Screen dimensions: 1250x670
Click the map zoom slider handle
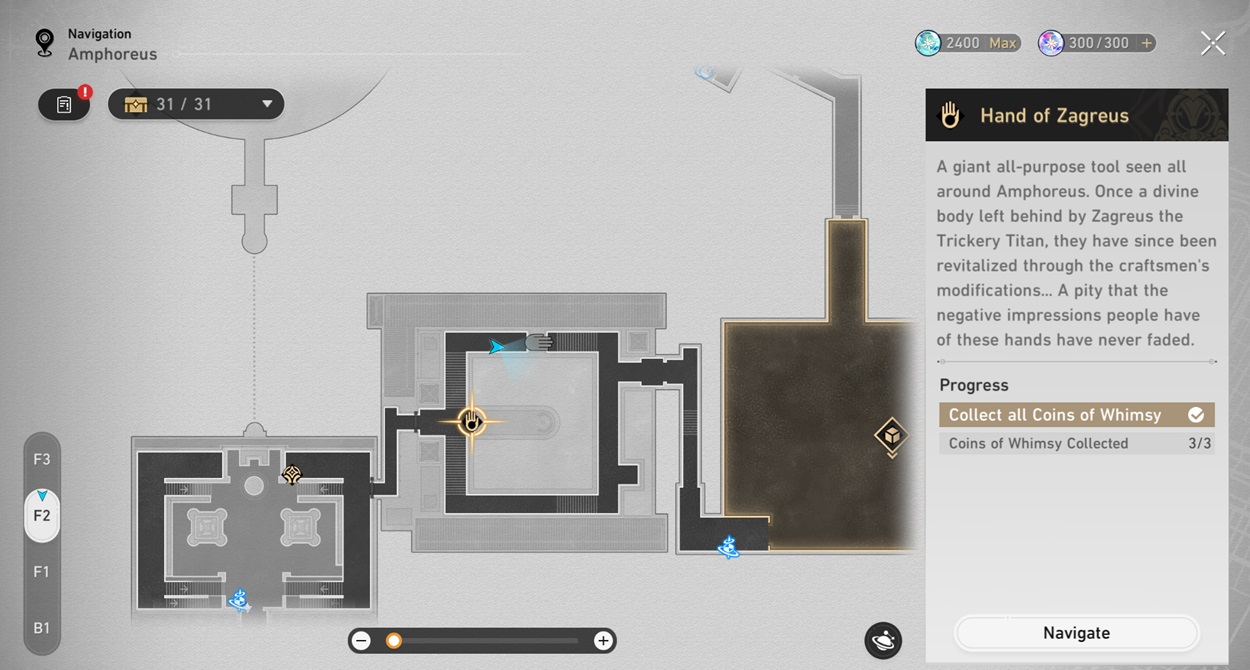click(394, 641)
